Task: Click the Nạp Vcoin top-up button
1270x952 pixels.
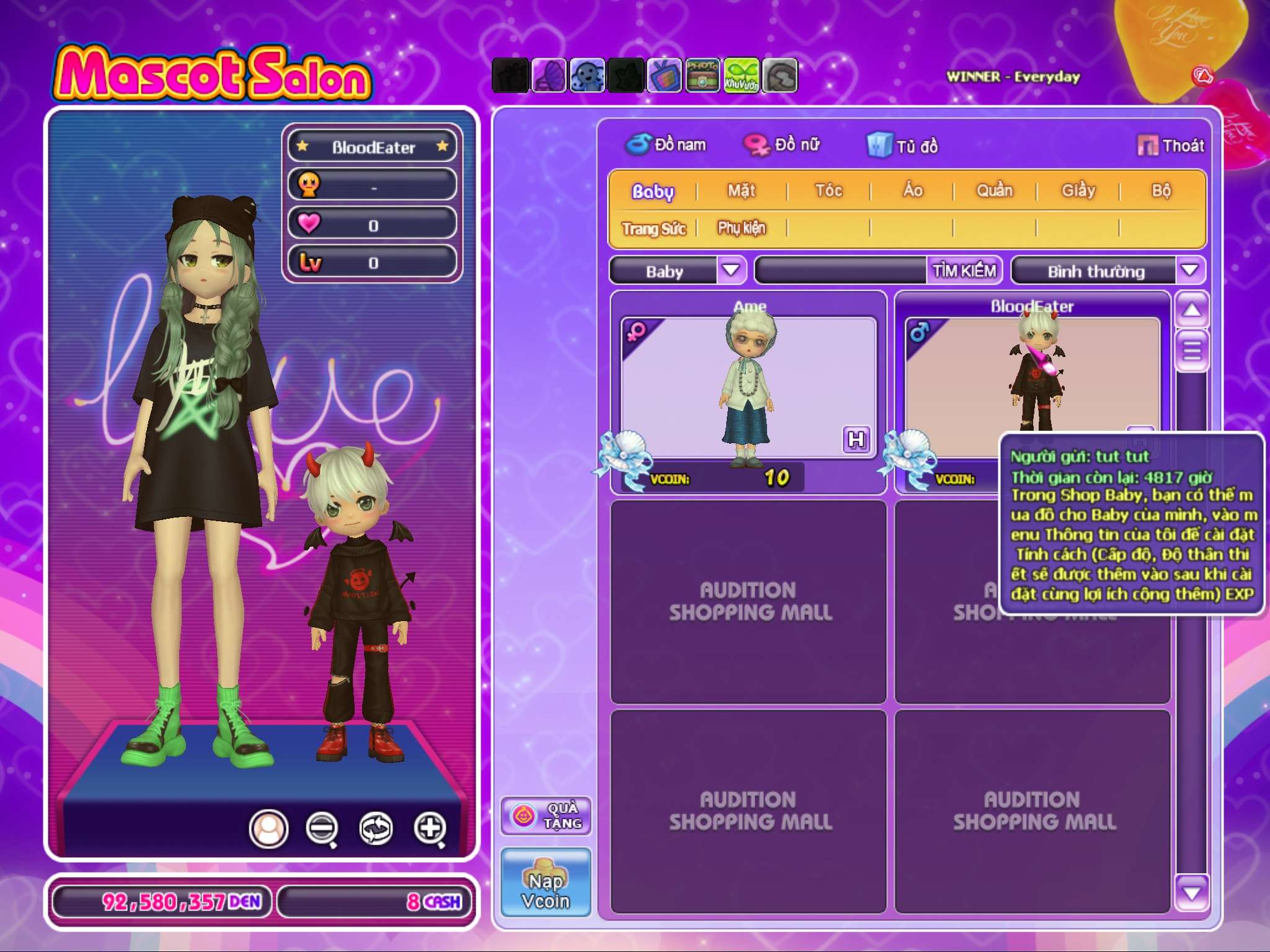Action: click(546, 883)
